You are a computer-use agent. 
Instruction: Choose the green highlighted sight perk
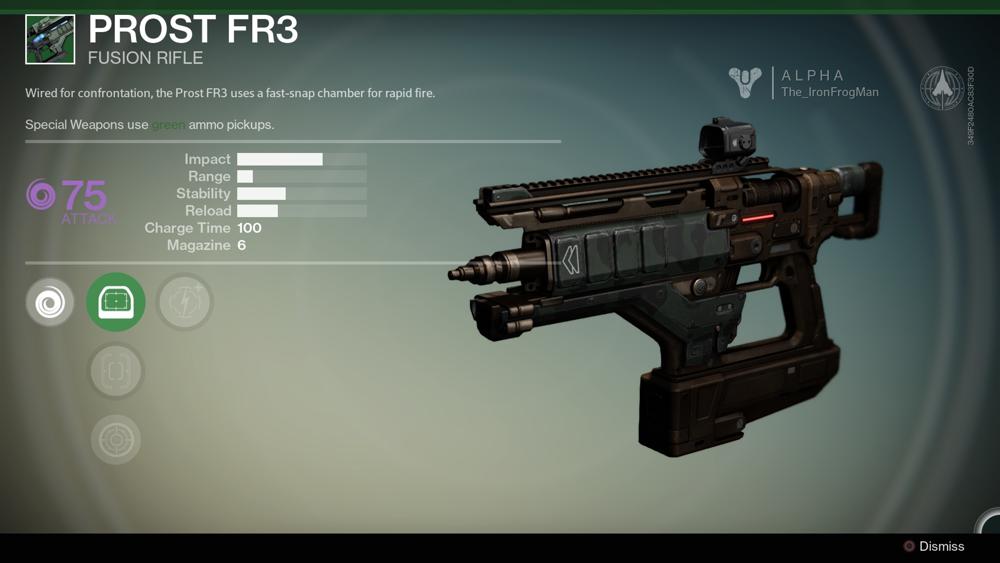(x=116, y=302)
